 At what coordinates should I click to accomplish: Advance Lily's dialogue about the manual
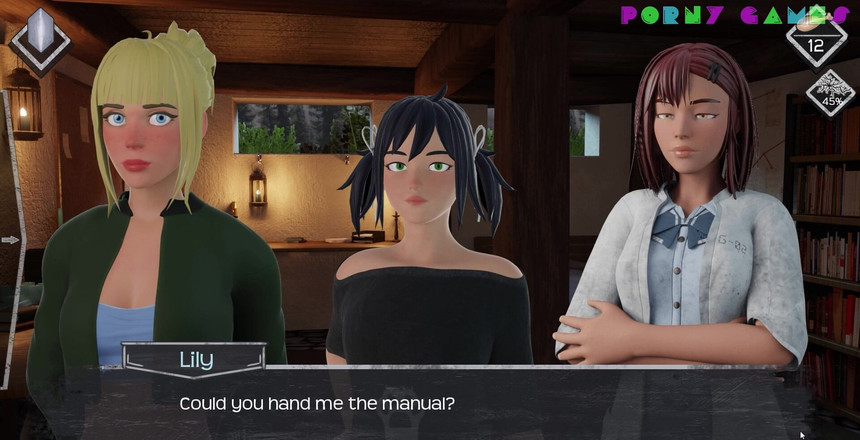pyautogui.click(x=430, y=403)
